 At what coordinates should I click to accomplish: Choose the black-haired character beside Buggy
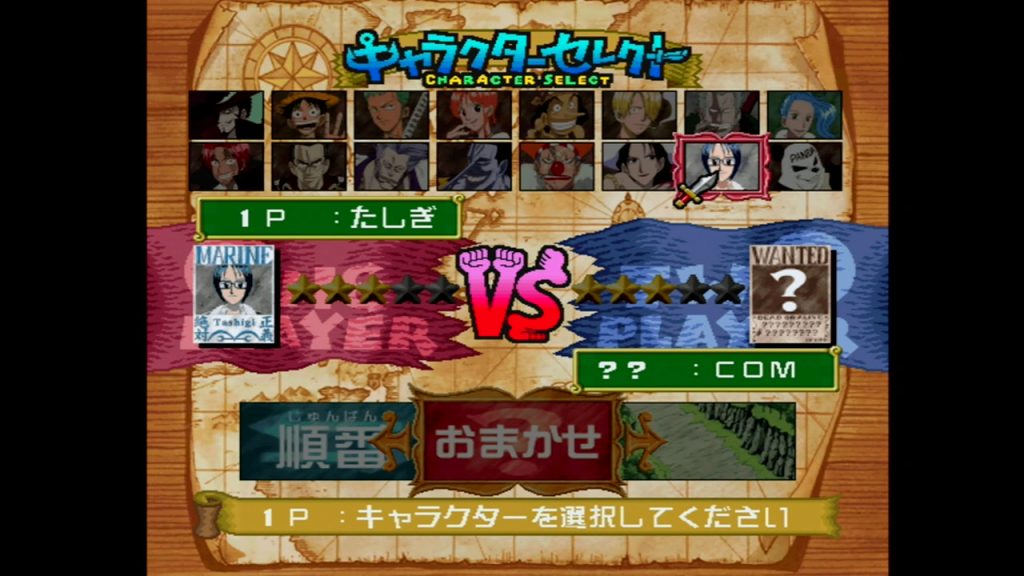pyautogui.click(x=638, y=166)
